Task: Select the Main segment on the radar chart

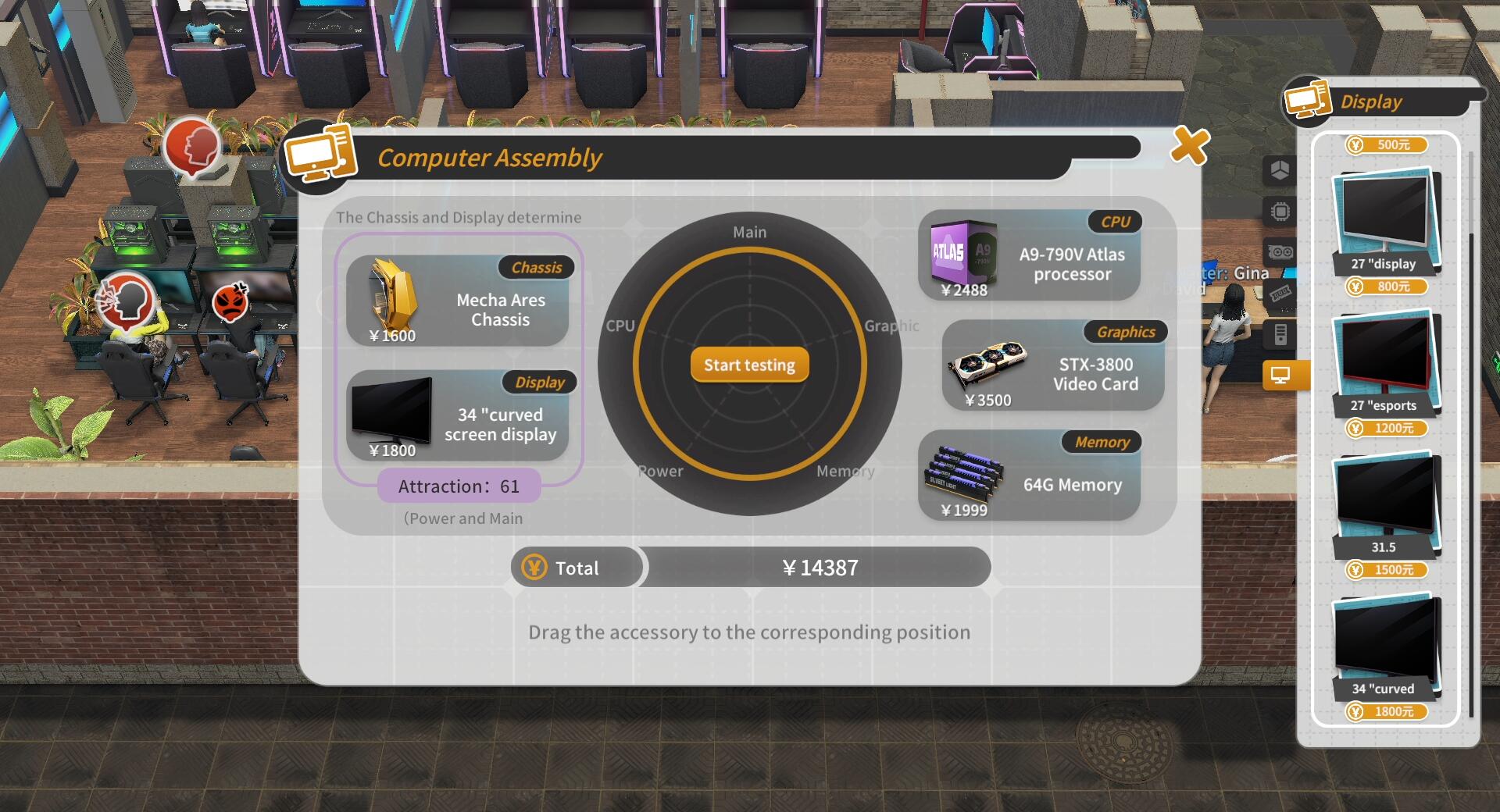Action: (x=748, y=231)
